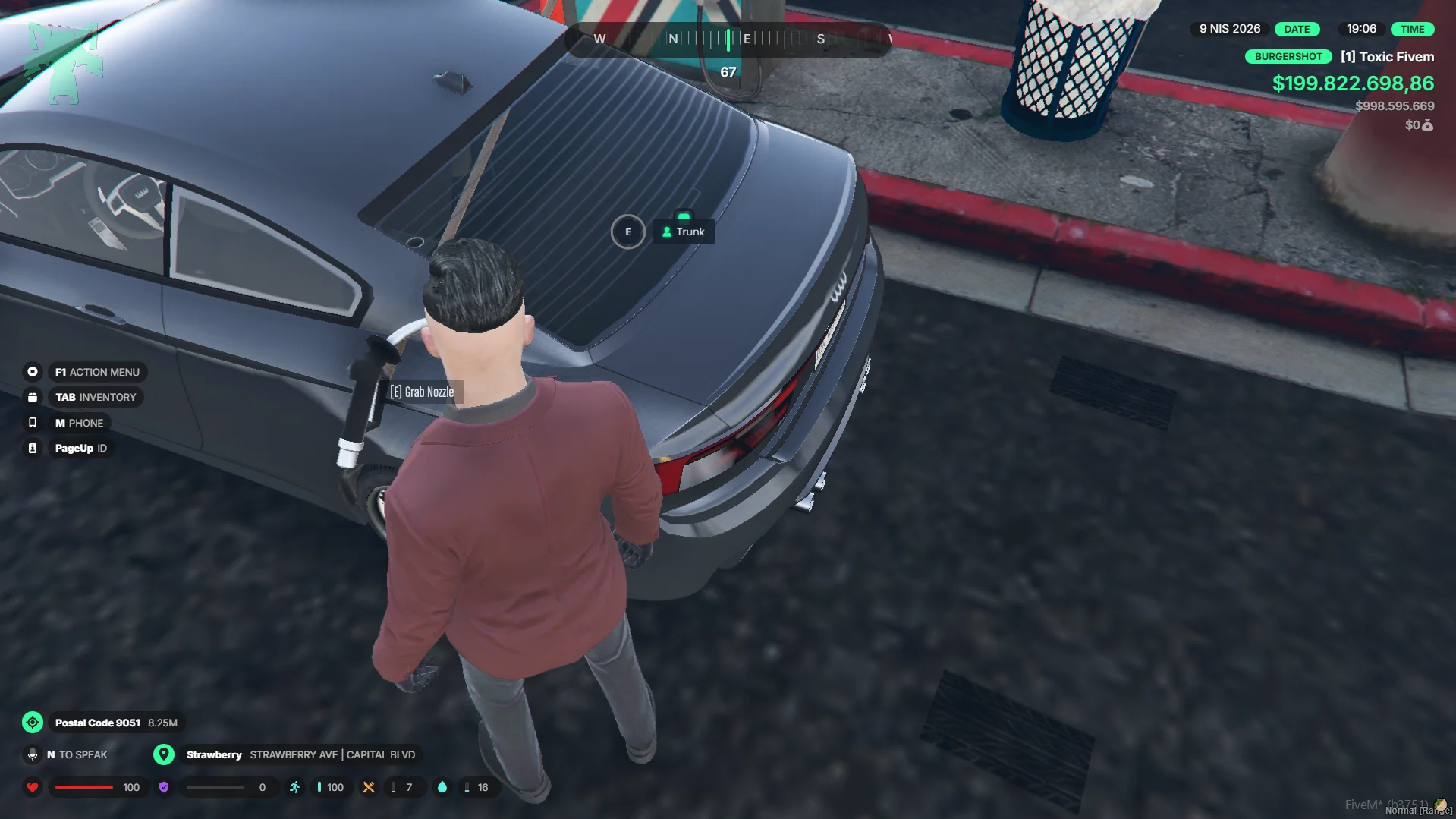
Task: Select the Trunk interaction option
Action: 683,232
